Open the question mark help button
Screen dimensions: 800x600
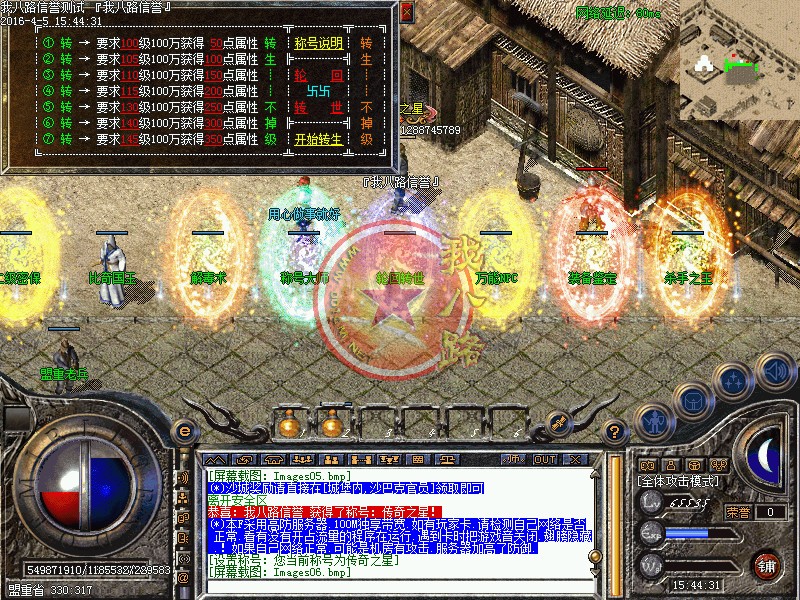[615, 431]
